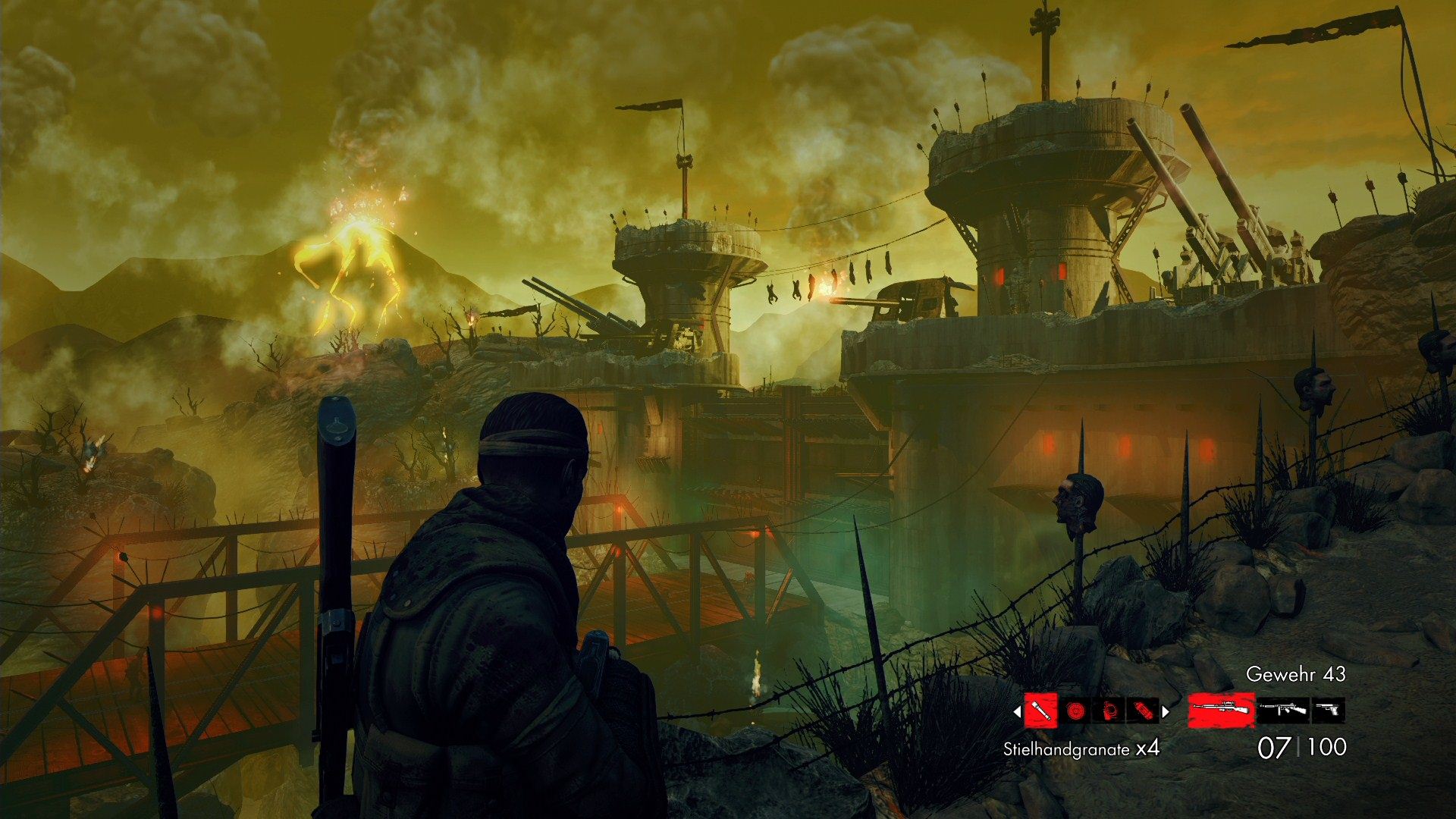This screenshot has height=819, width=1456.
Task: Switch to the pistol weapon slot
Action: 1328,710
